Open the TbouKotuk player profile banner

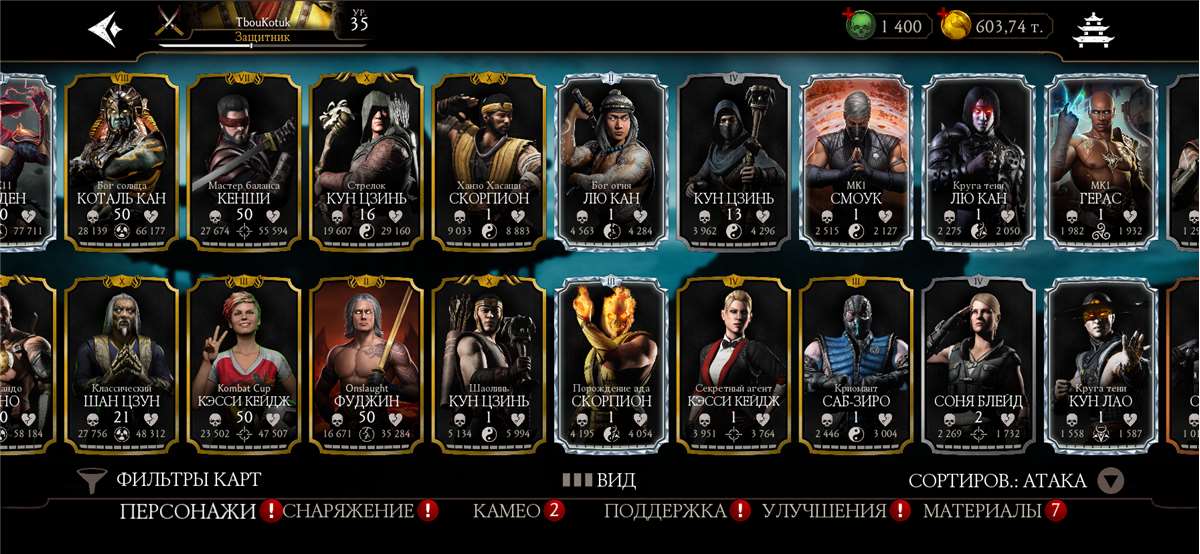(260, 26)
